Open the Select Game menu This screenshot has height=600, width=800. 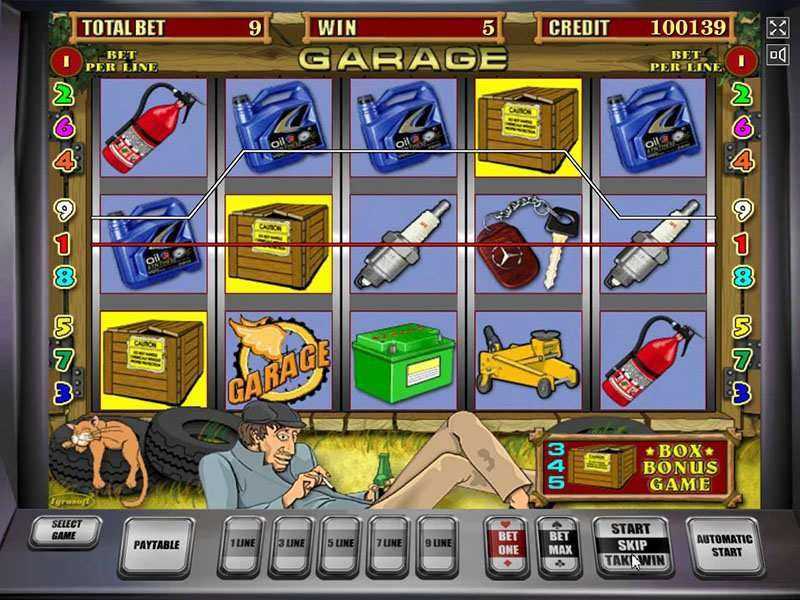coord(68,532)
